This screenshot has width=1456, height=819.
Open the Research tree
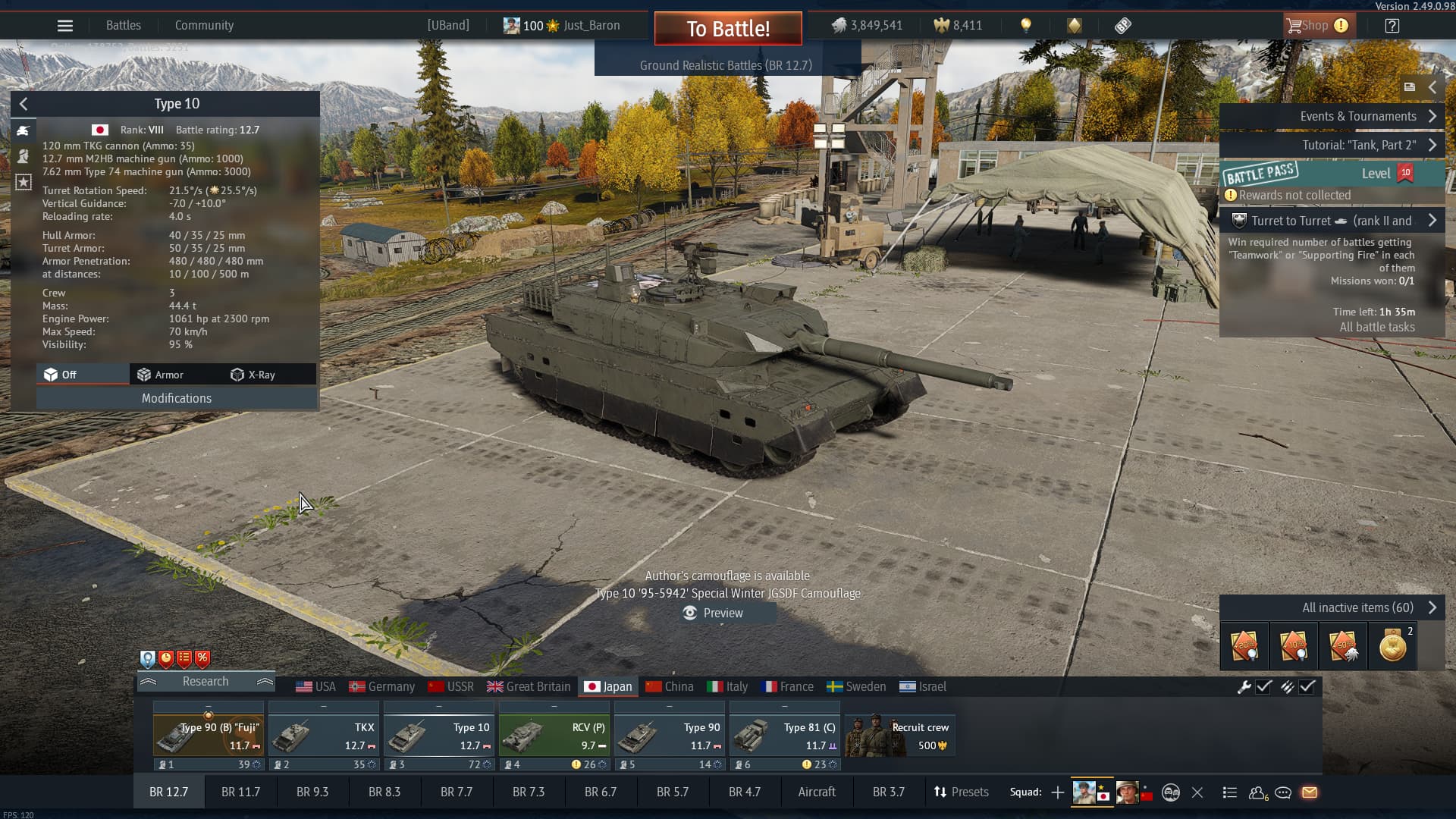click(x=206, y=681)
